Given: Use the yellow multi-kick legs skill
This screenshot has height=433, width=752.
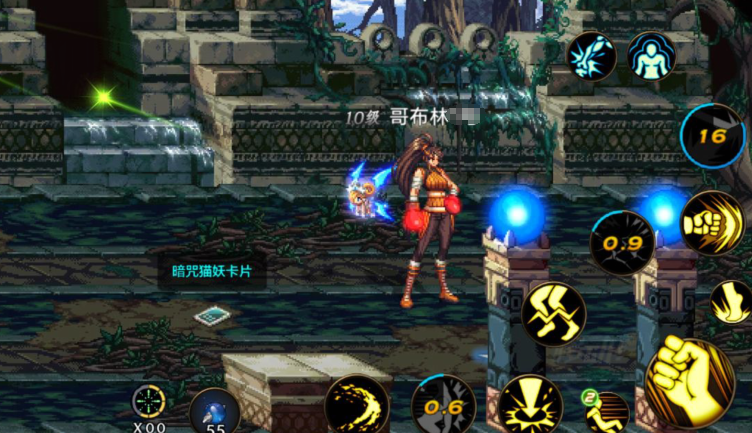Looking at the screenshot, I should (x=553, y=313).
